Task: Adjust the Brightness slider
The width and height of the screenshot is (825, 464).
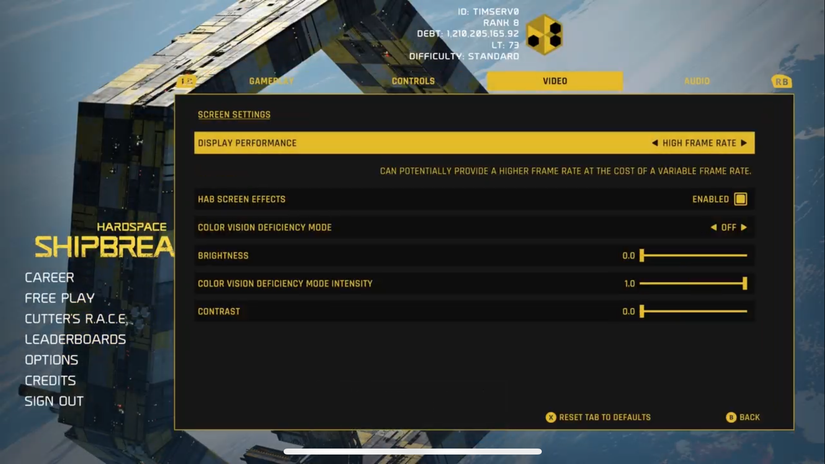Action: tap(694, 255)
